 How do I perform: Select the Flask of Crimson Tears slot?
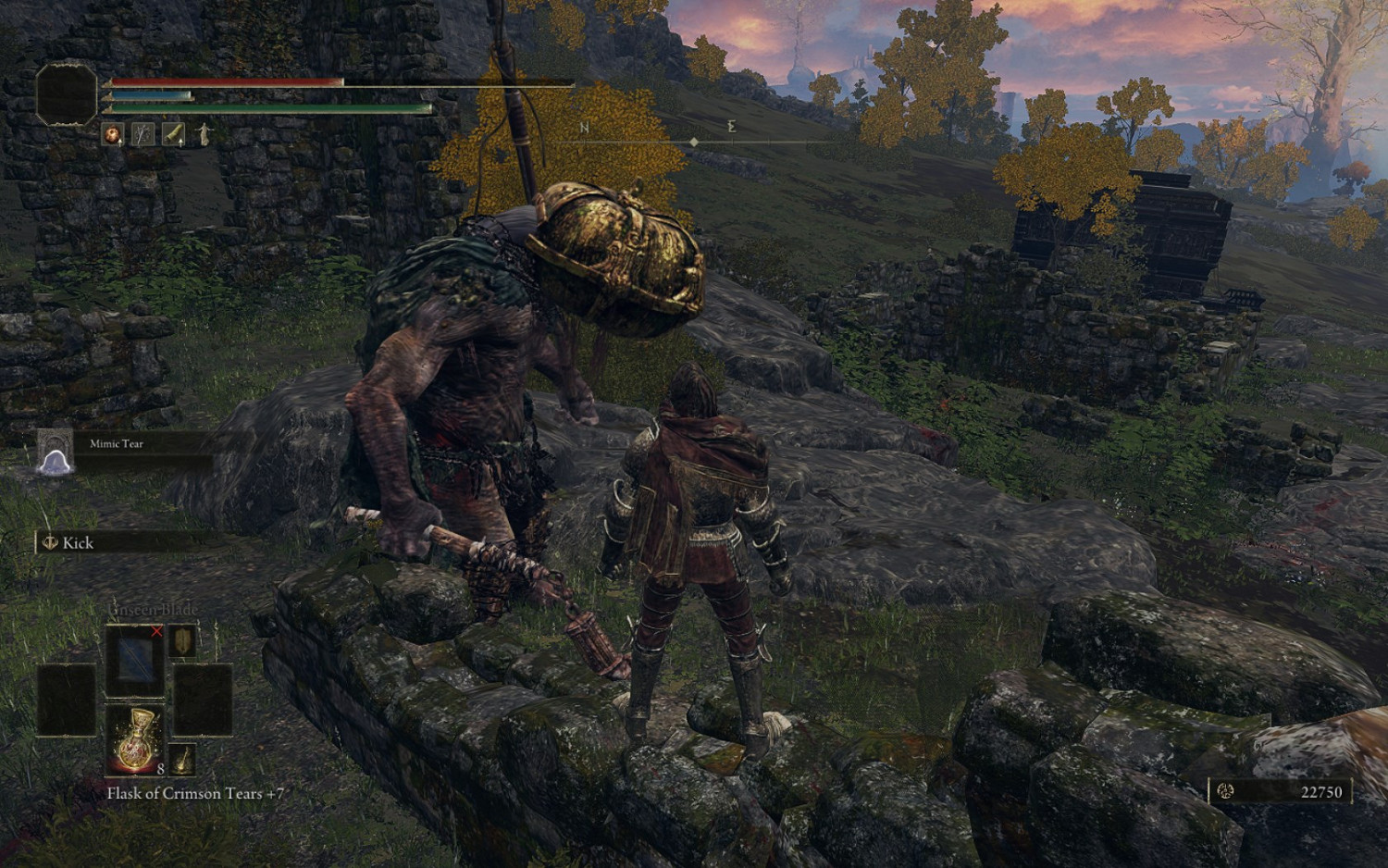click(x=135, y=739)
